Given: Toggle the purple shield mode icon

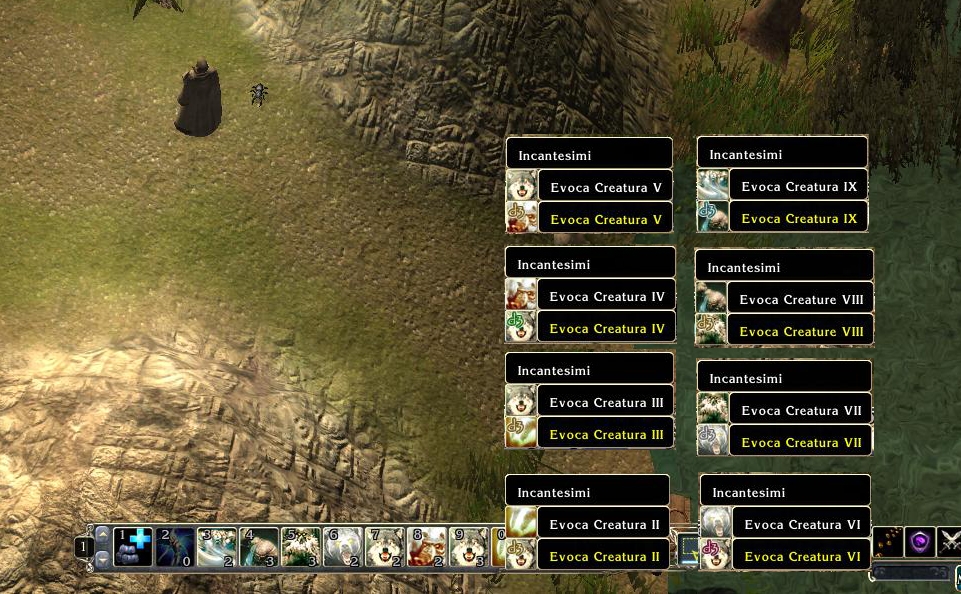Looking at the screenshot, I should [920, 542].
